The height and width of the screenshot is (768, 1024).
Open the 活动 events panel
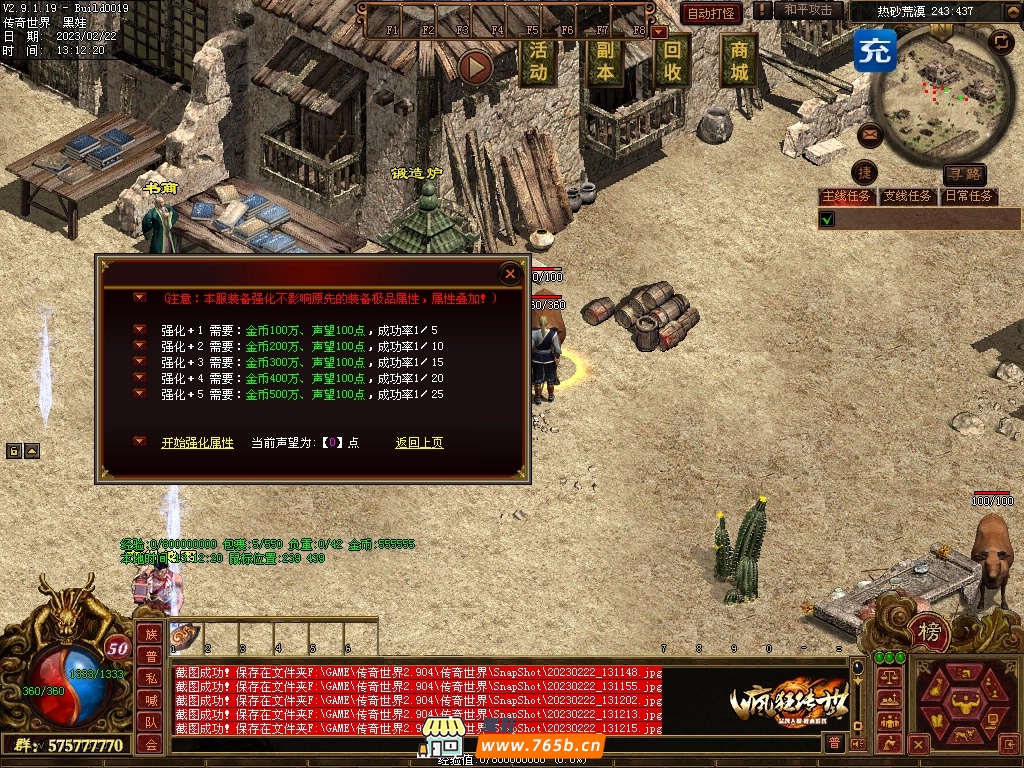538,60
